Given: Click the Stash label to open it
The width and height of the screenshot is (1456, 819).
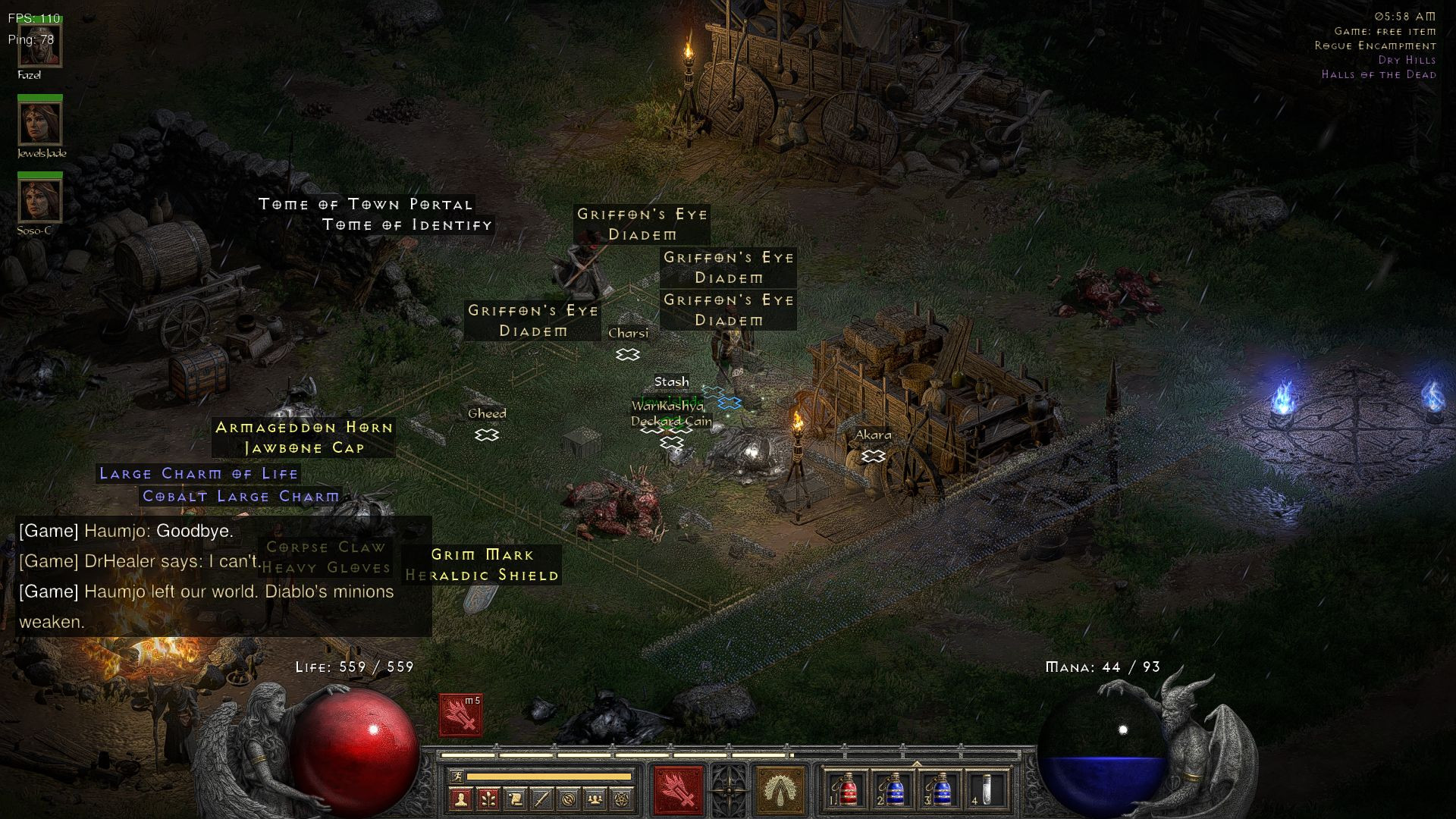Looking at the screenshot, I should (670, 382).
